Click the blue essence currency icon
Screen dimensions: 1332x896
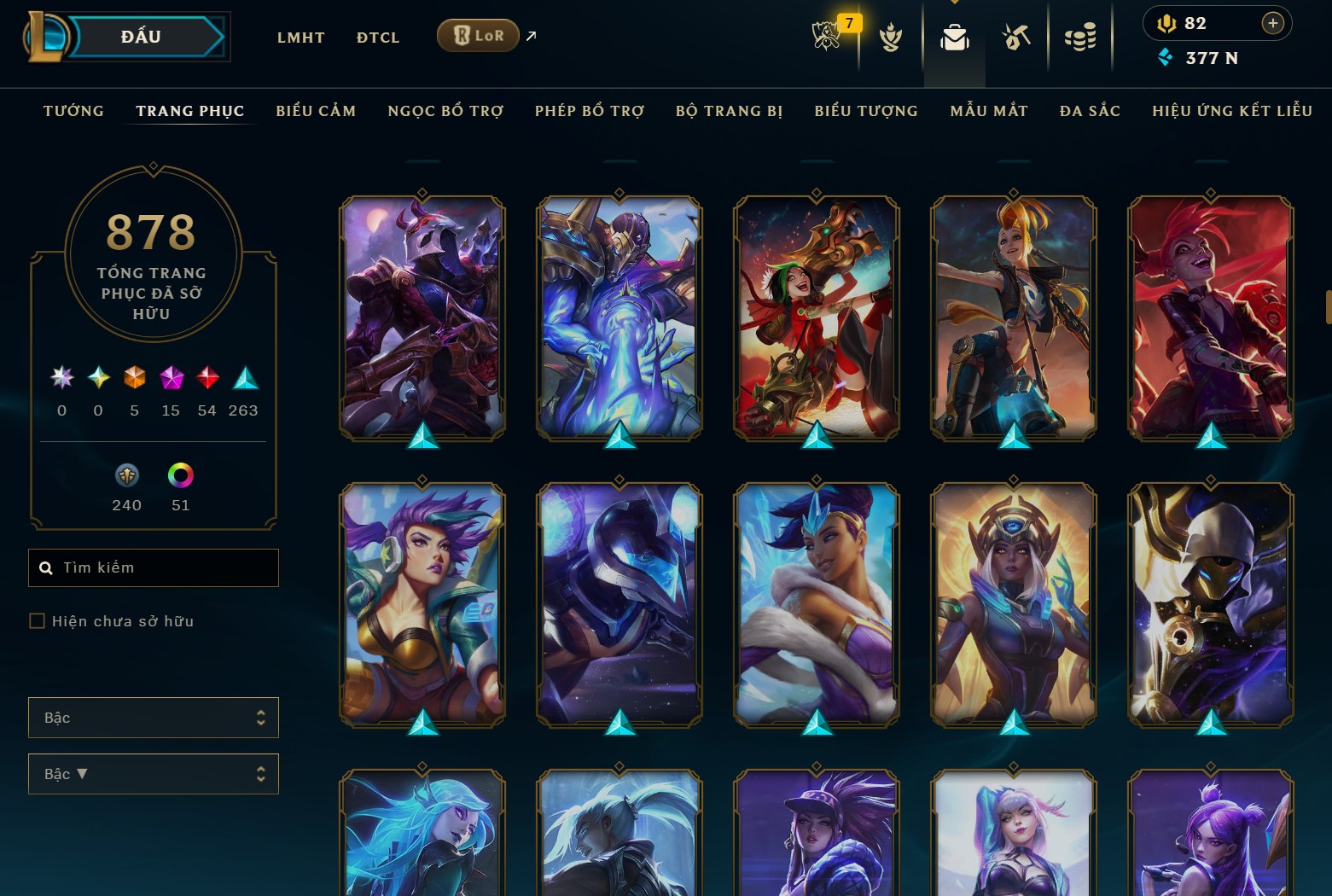1166,58
